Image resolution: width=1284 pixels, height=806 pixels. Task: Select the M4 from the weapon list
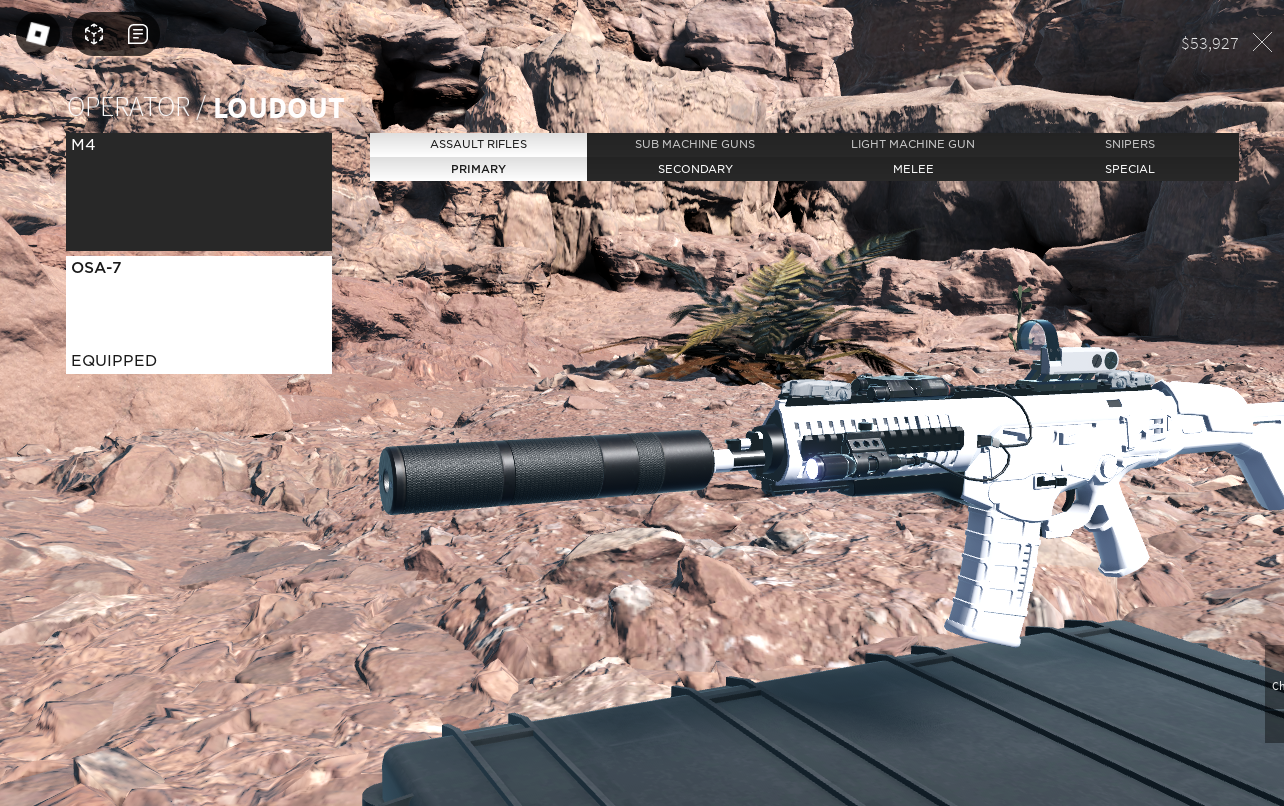point(199,191)
